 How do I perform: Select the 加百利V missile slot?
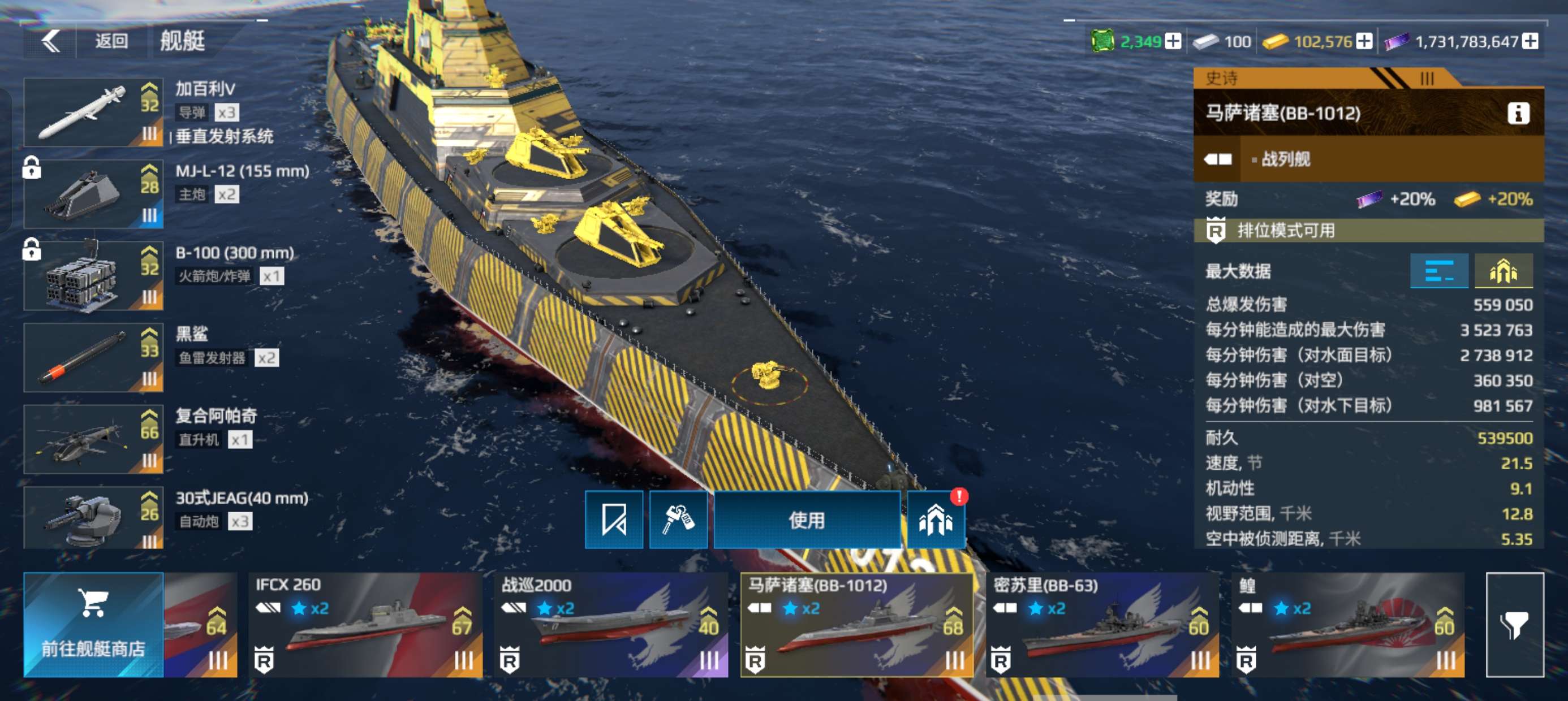click(93, 112)
